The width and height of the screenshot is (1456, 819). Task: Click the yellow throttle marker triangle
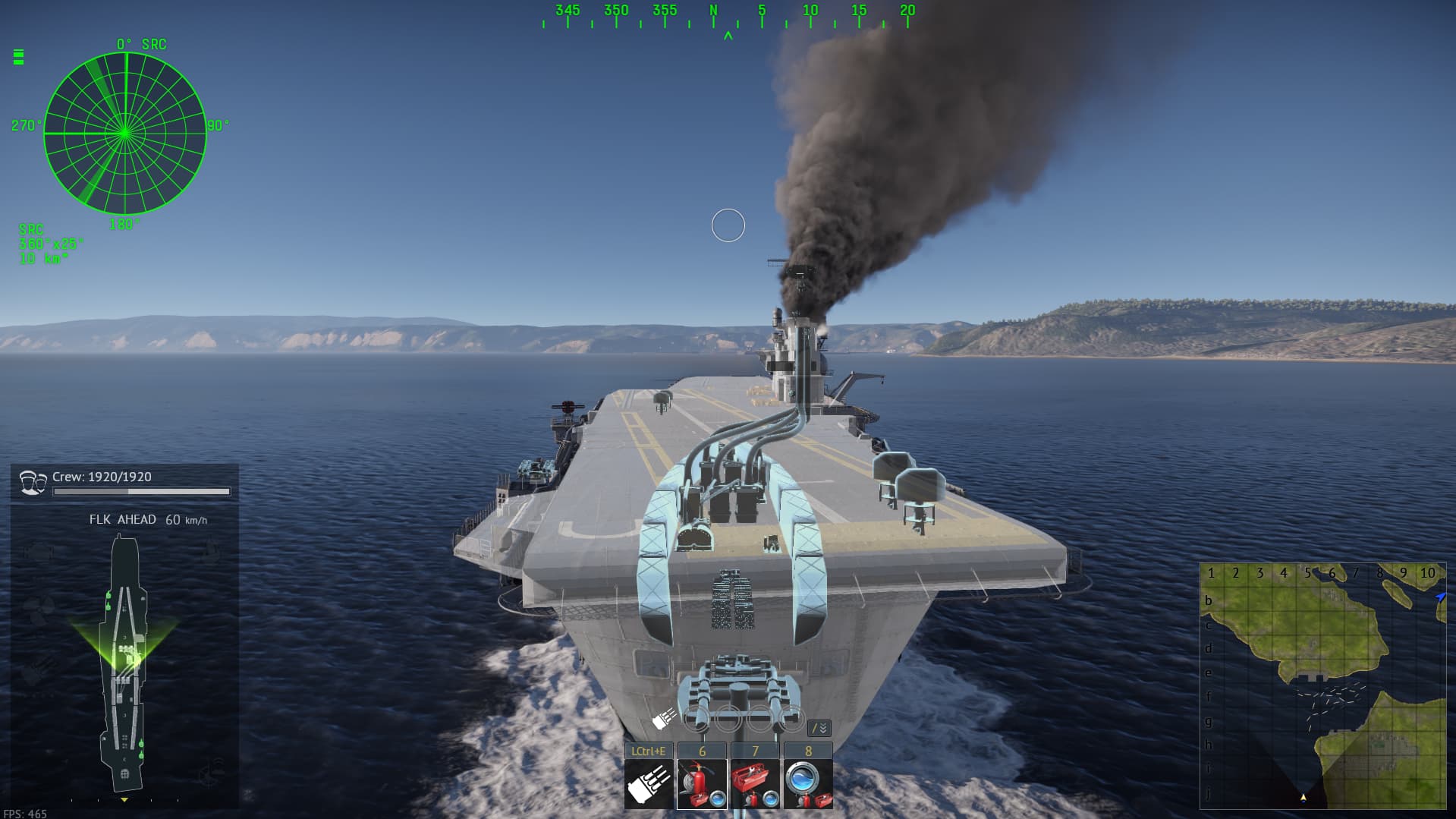(x=124, y=799)
